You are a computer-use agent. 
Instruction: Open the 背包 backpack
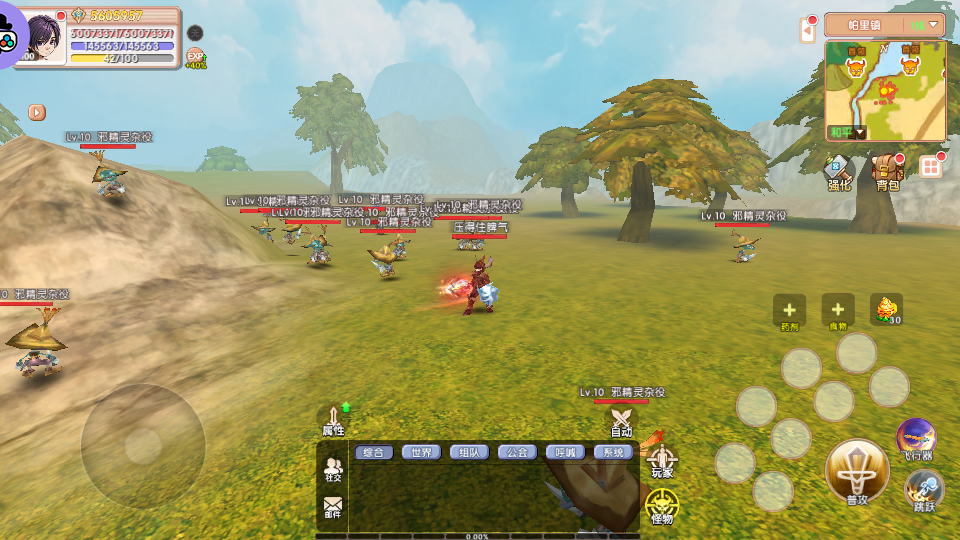point(886,171)
